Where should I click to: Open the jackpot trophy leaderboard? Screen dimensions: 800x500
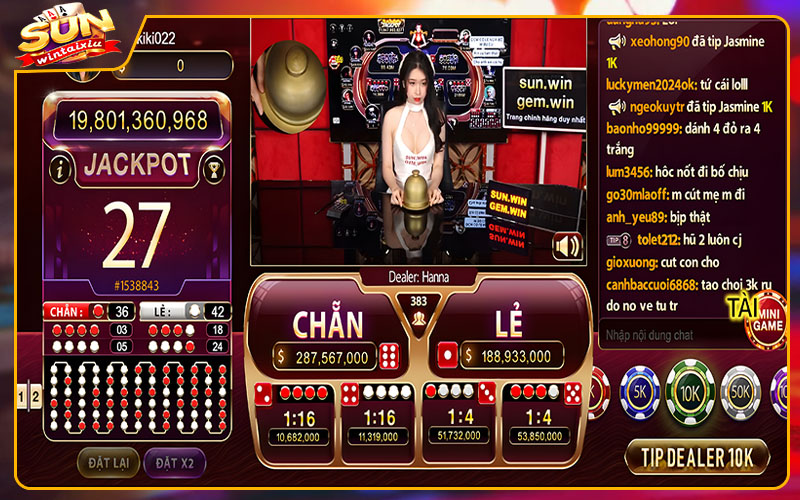212,169
